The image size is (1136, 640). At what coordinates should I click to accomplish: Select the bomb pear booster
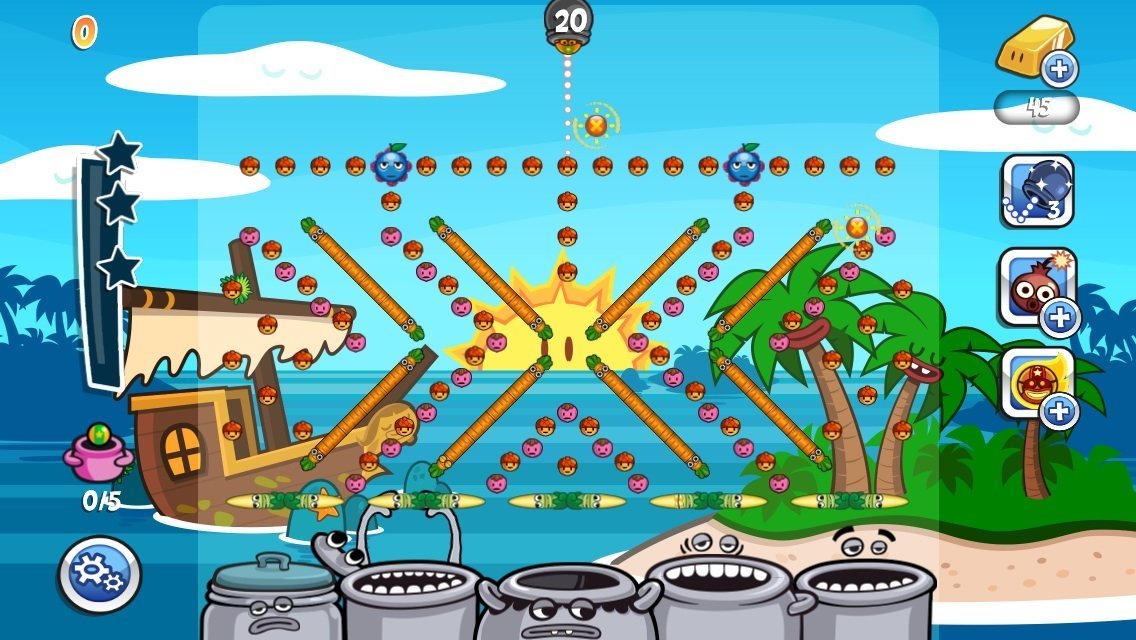point(1037,287)
